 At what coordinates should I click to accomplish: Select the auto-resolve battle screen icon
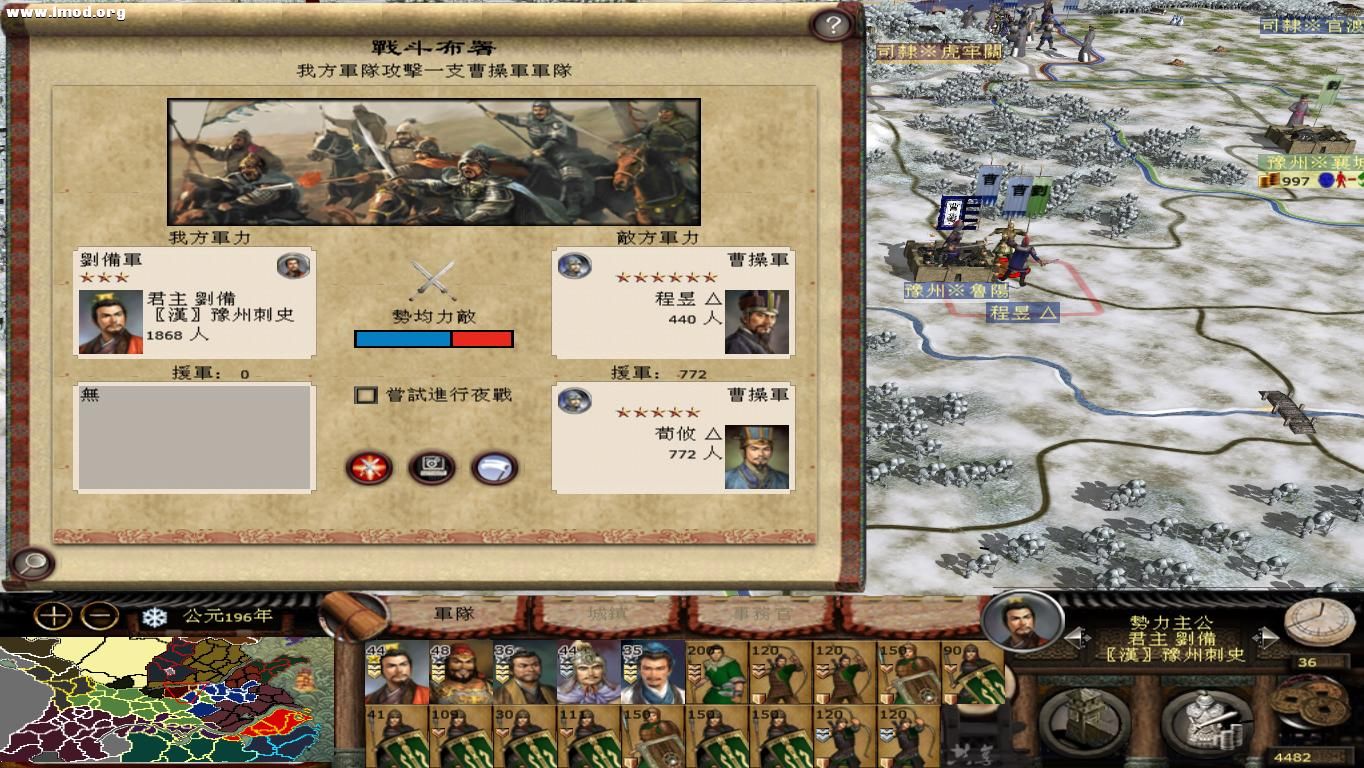(432, 468)
